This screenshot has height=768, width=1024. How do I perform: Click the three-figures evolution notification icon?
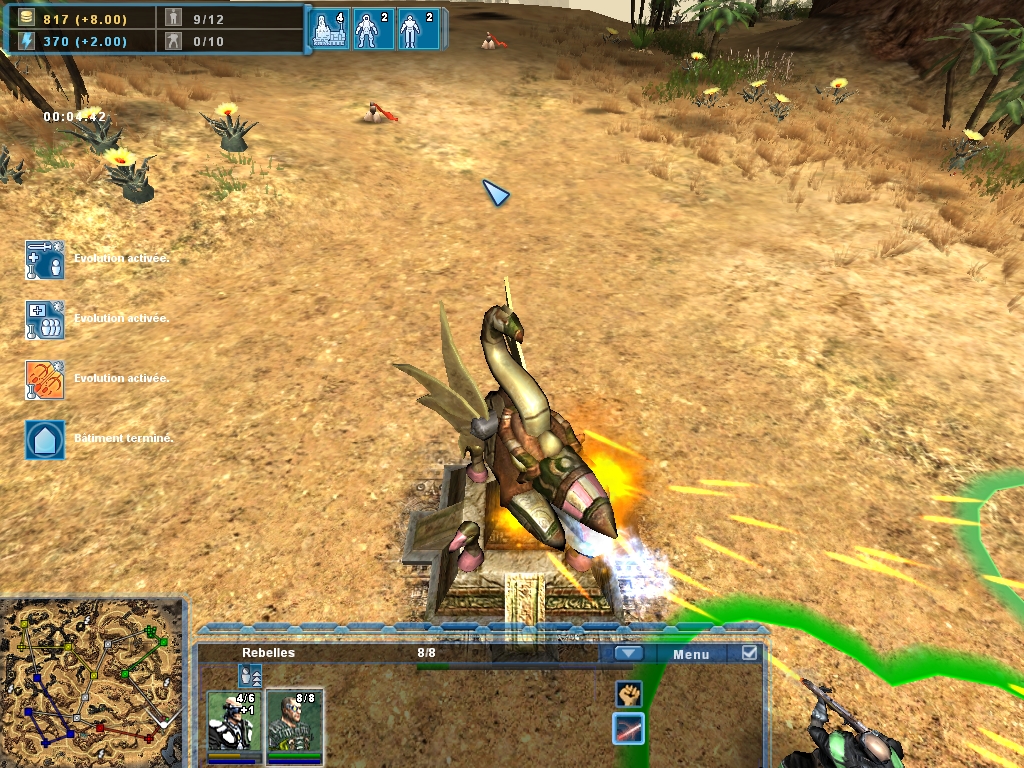point(45,320)
